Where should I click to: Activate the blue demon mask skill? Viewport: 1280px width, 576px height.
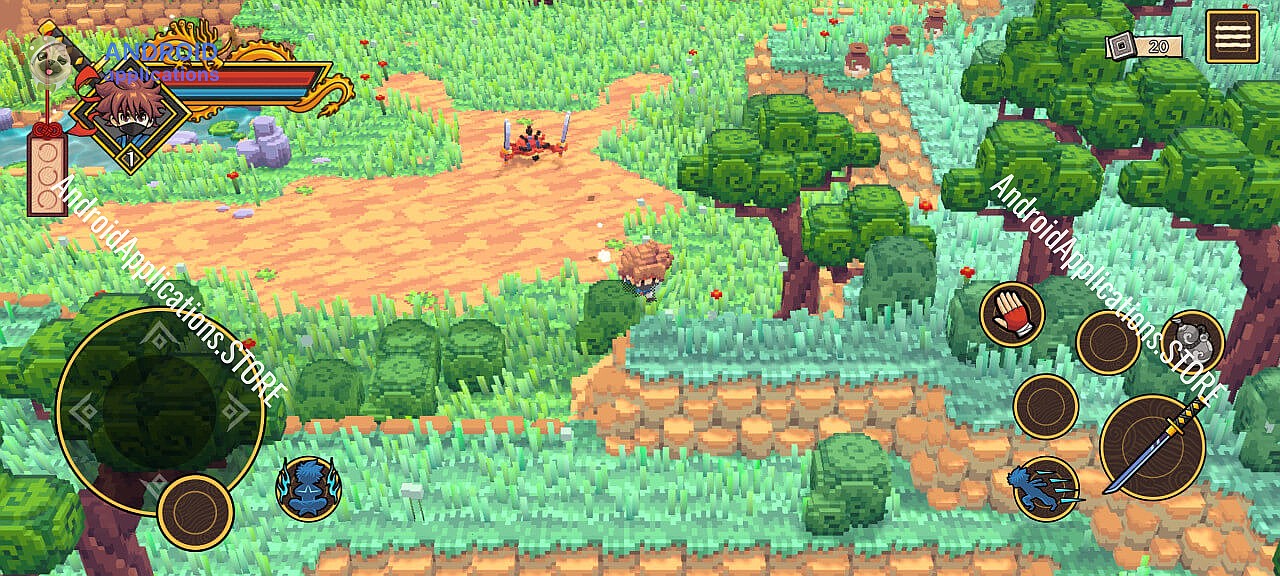tap(309, 488)
